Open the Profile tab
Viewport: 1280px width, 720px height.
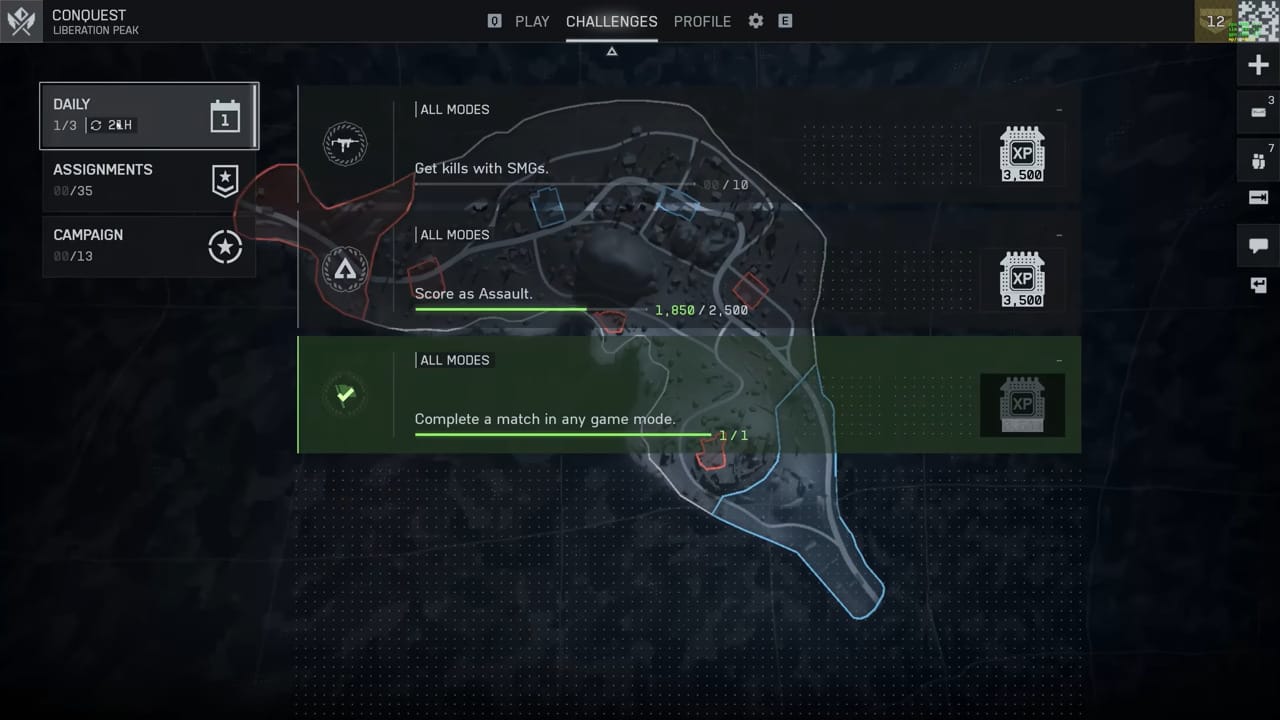(702, 21)
